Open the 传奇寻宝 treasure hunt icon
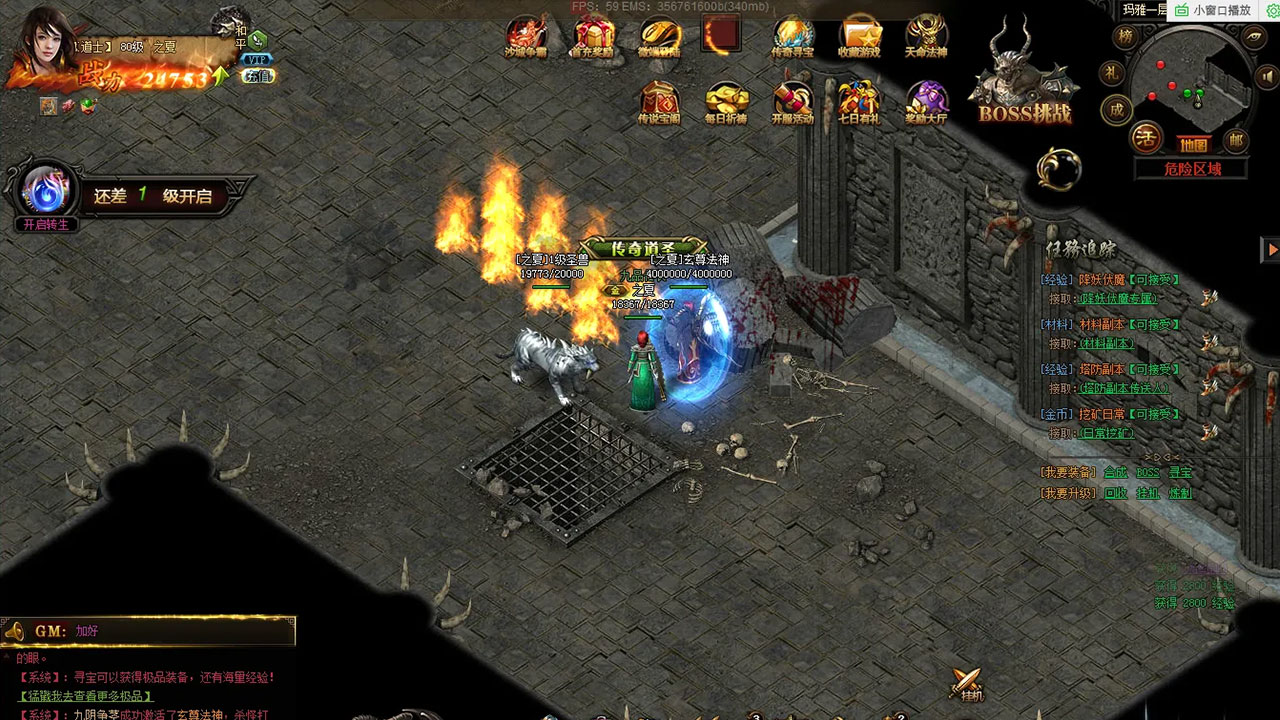The width and height of the screenshot is (1280, 720). point(793,37)
